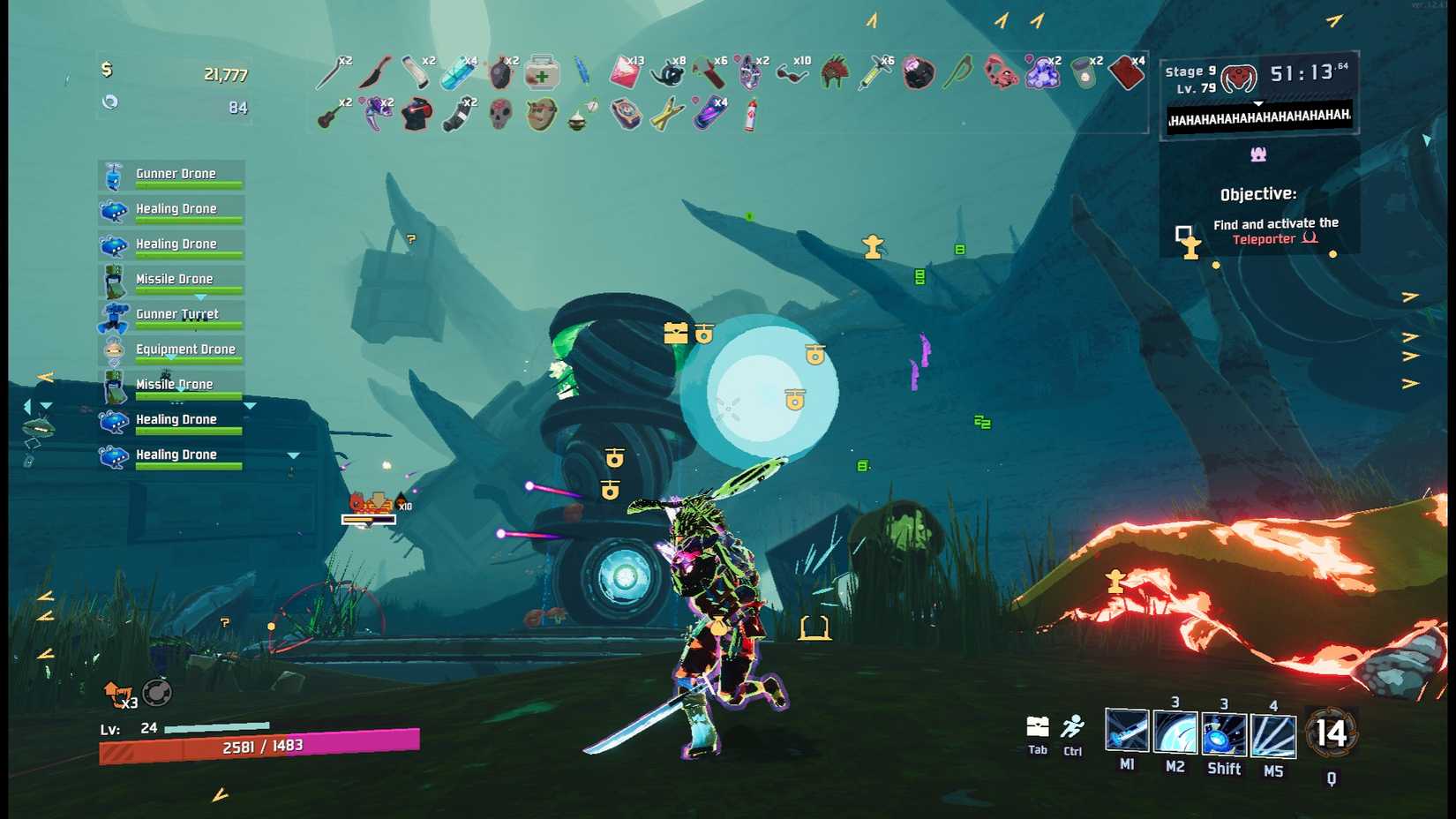
Task: Activate the secondary crescent slash skill
Action: (x=1175, y=734)
